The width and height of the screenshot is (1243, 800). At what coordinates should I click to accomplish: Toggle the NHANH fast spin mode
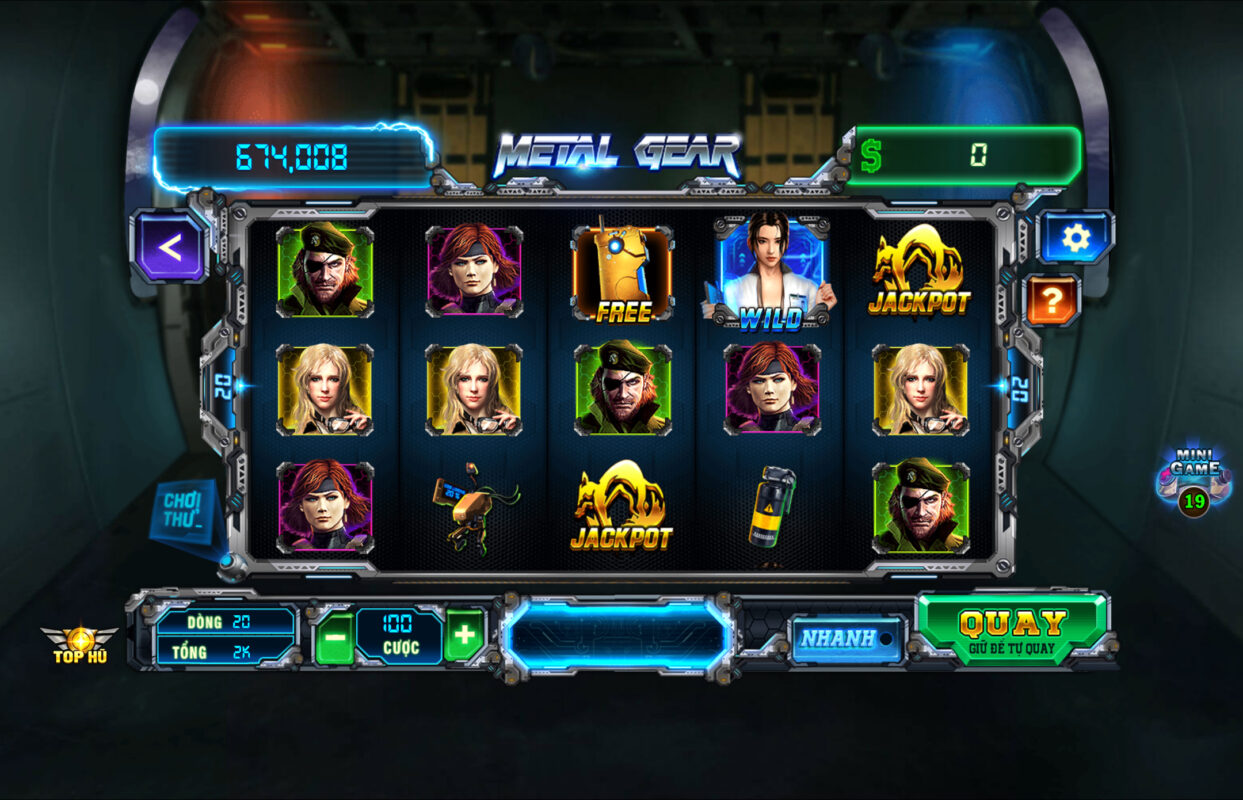click(846, 638)
